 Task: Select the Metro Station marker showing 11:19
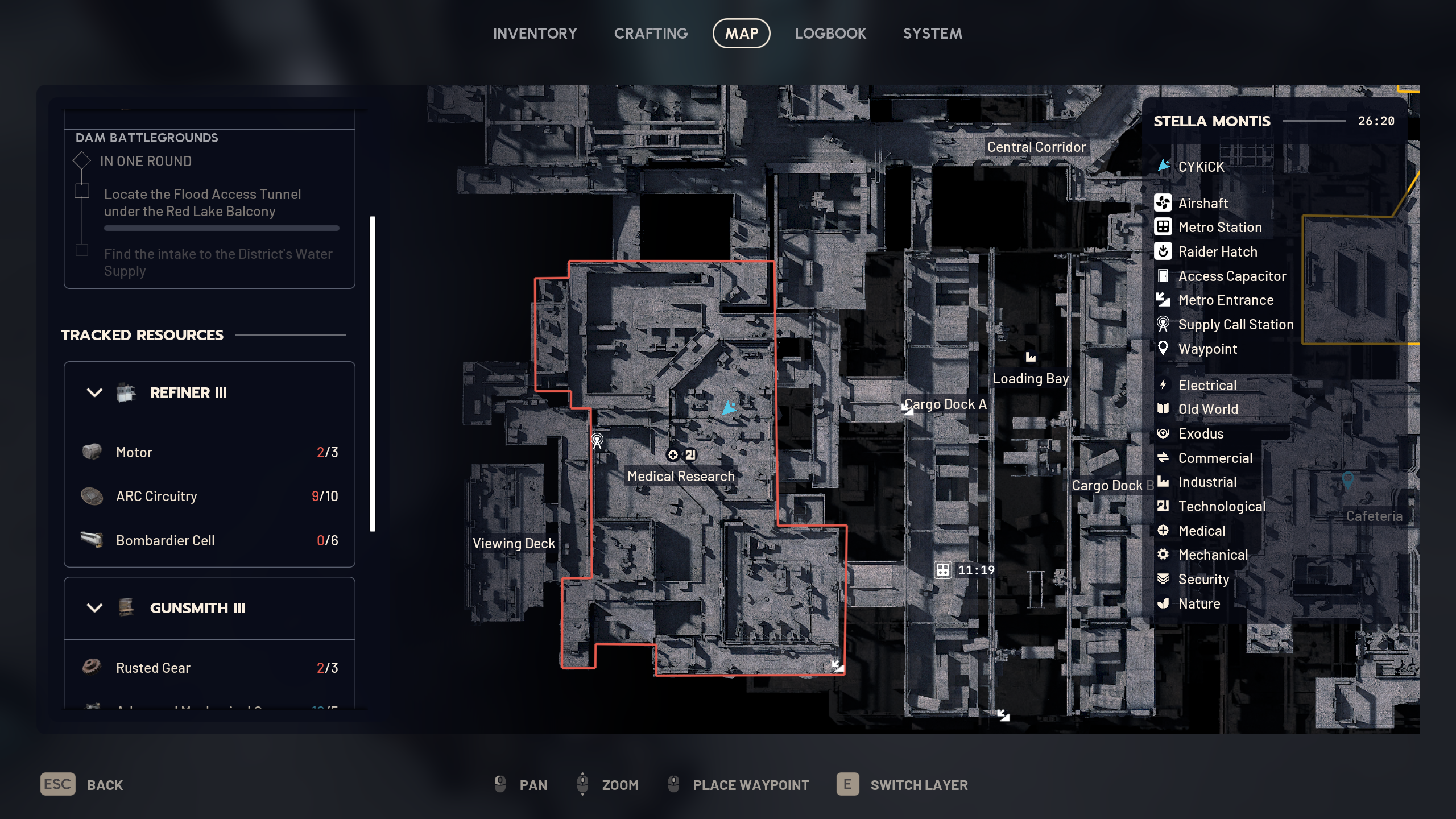[x=943, y=570]
